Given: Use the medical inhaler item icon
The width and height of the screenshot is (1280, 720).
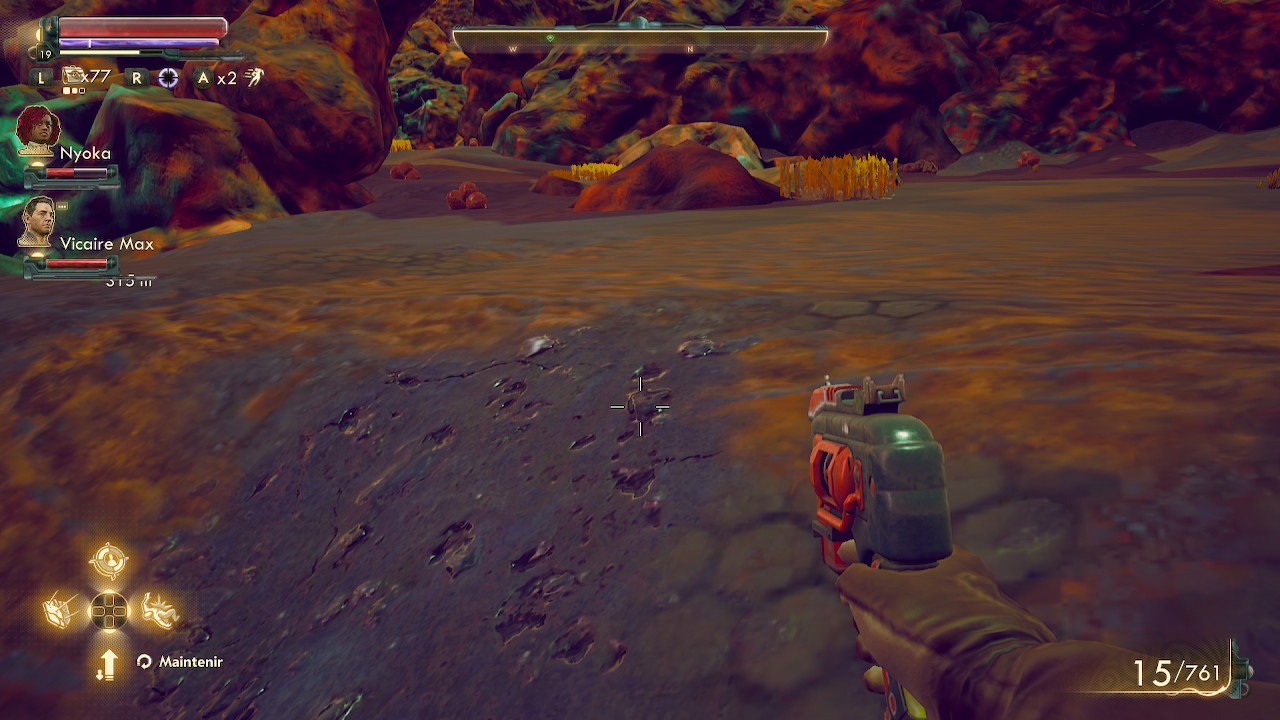Looking at the screenshot, I should pos(74,77).
